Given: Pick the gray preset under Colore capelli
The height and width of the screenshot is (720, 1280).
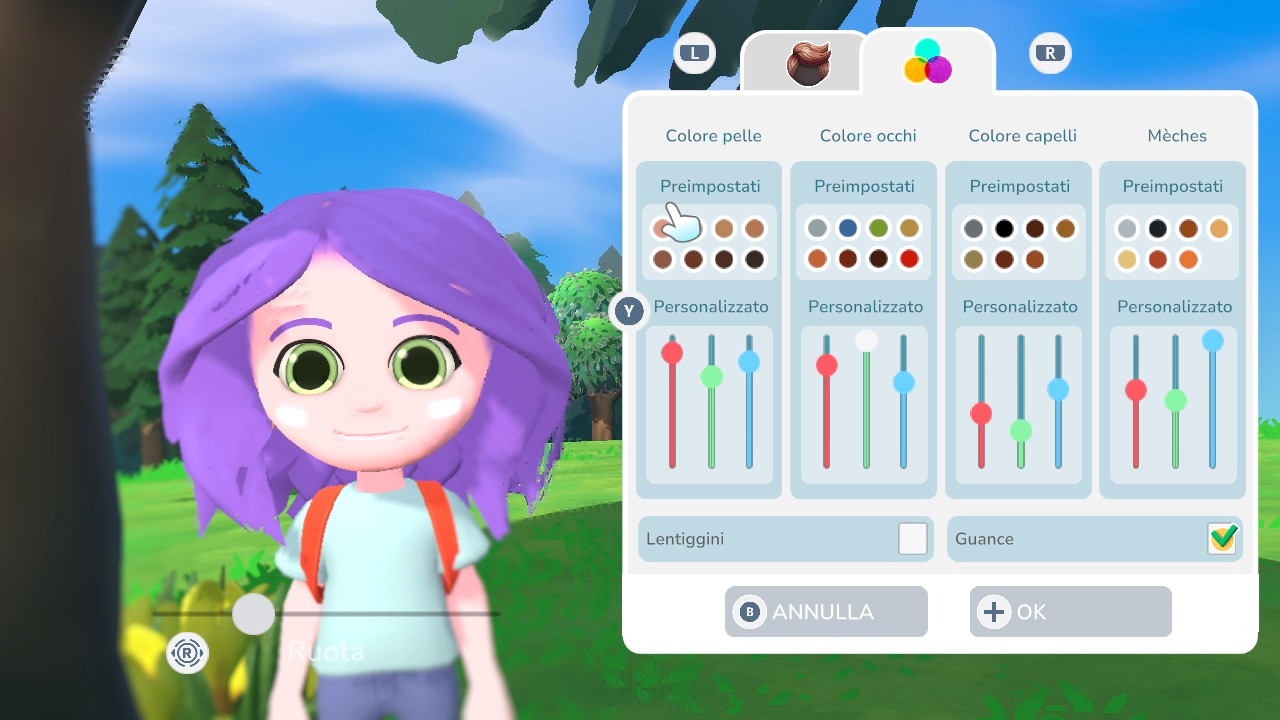Looking at the screenshot, I should tap(973, 229).
